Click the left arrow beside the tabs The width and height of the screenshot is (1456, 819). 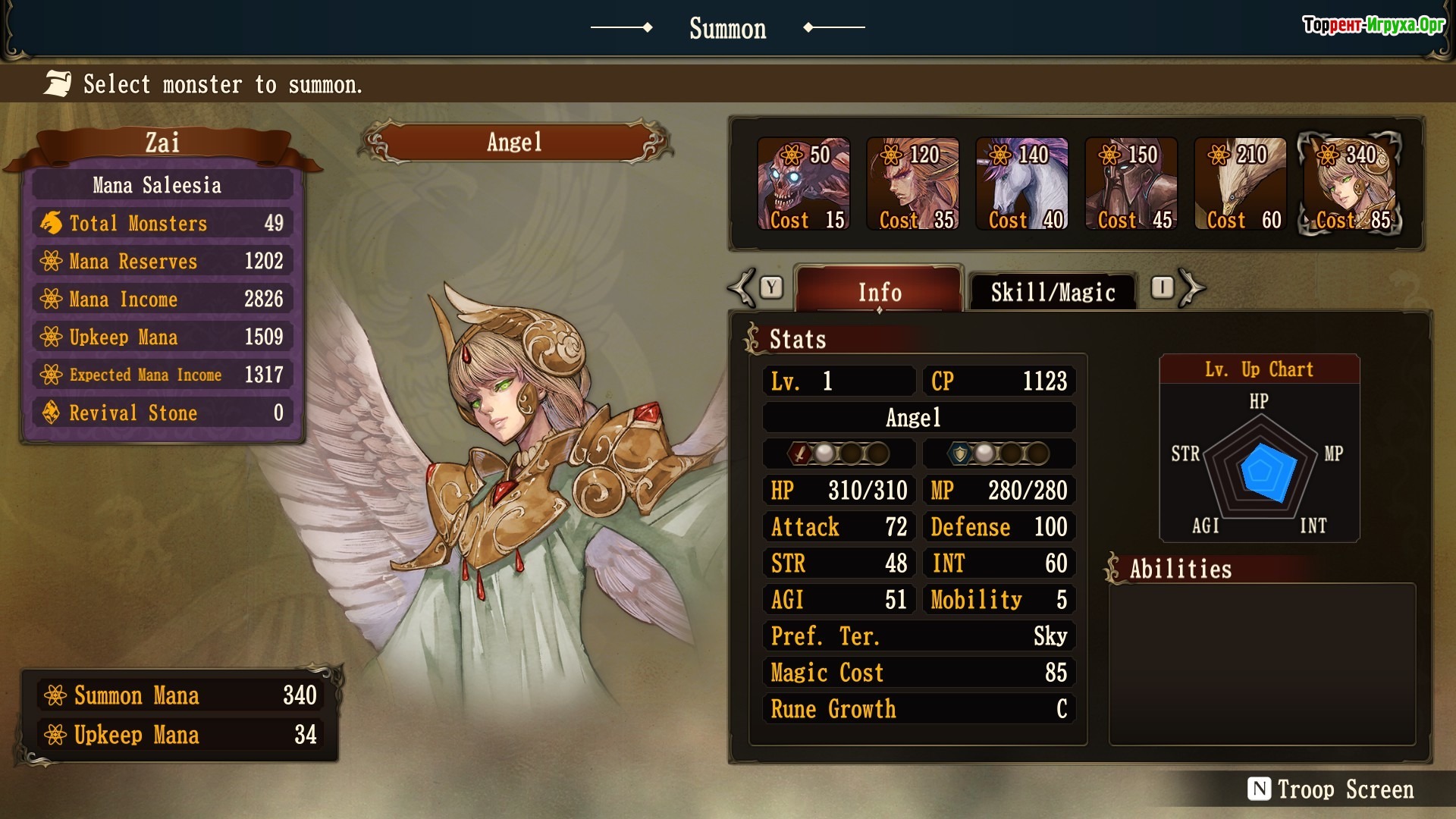743,288
